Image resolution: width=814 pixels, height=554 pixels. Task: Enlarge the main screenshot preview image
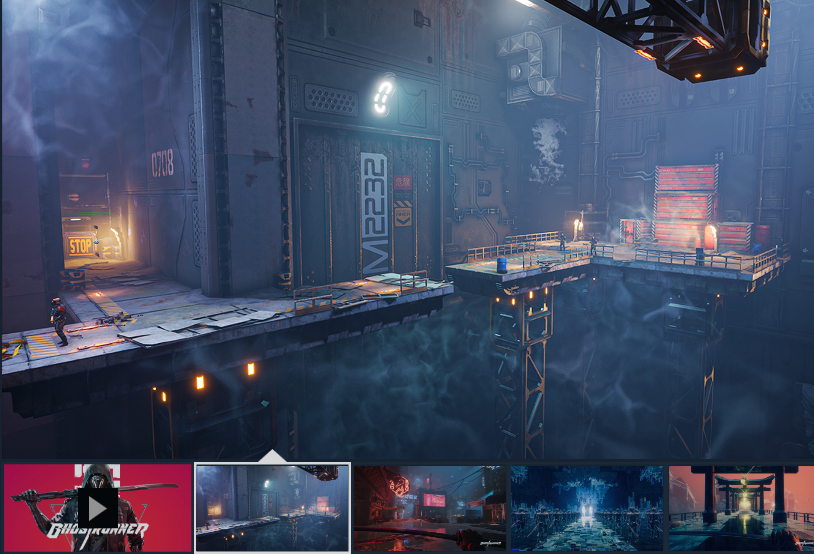click(x=407, y=228)
